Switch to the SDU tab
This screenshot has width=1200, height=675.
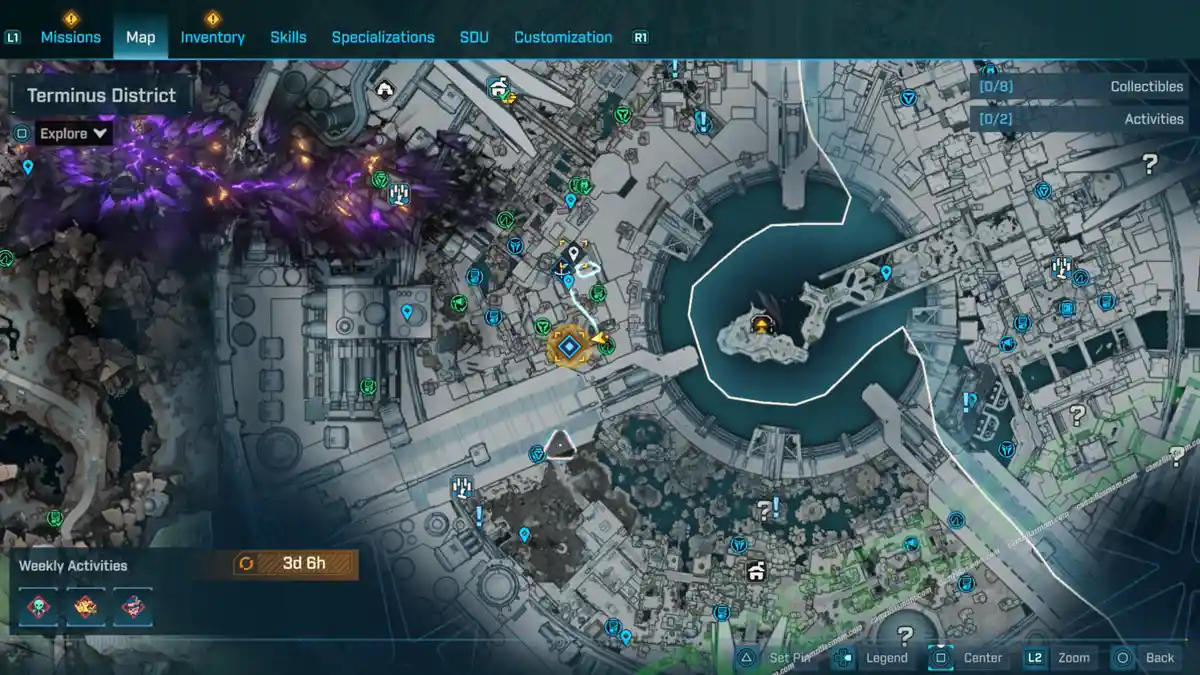[x=474, y=37]
